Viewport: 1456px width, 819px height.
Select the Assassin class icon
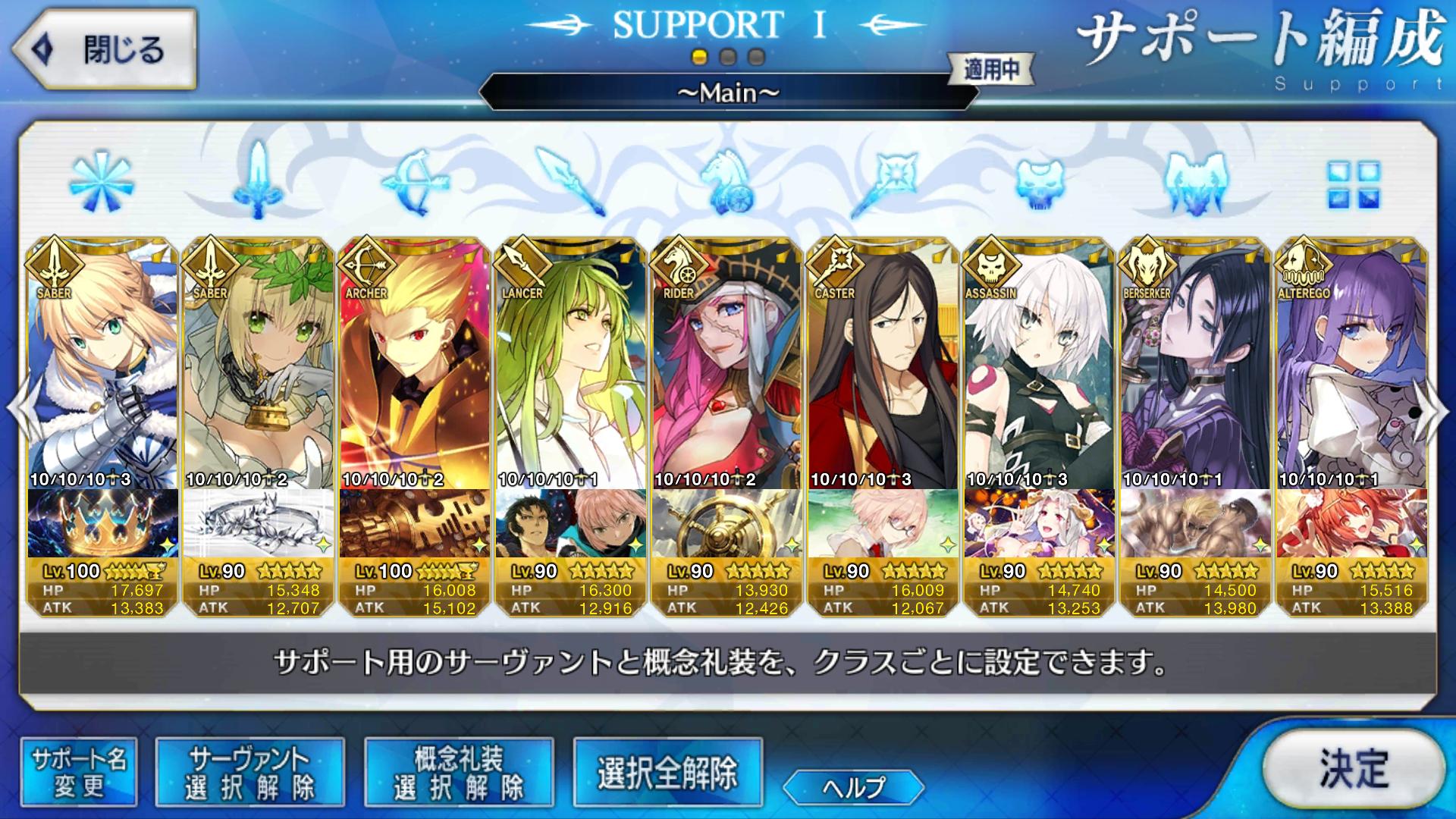click(x=1039, y=182)
